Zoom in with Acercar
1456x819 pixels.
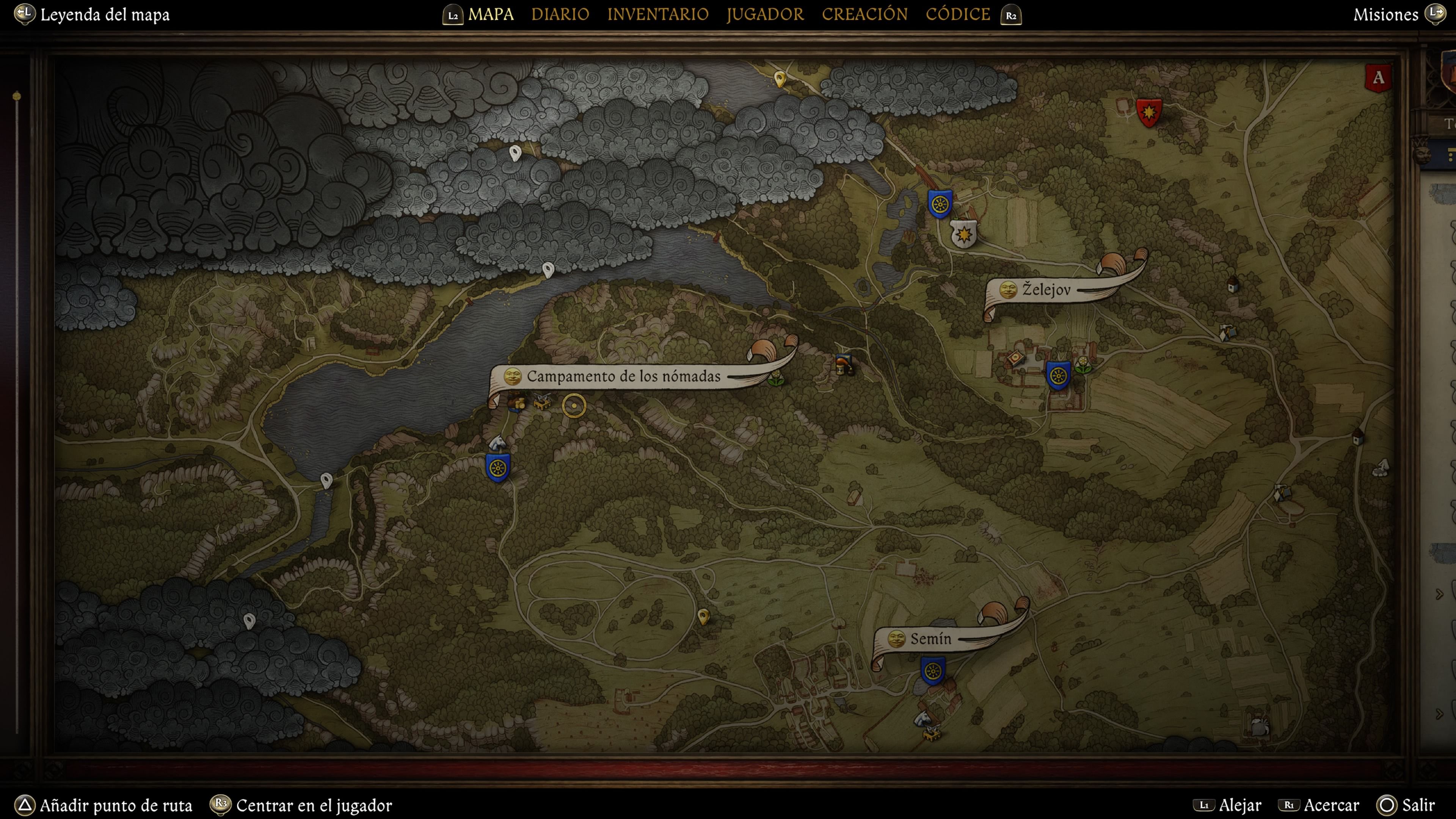(1331, 805)
